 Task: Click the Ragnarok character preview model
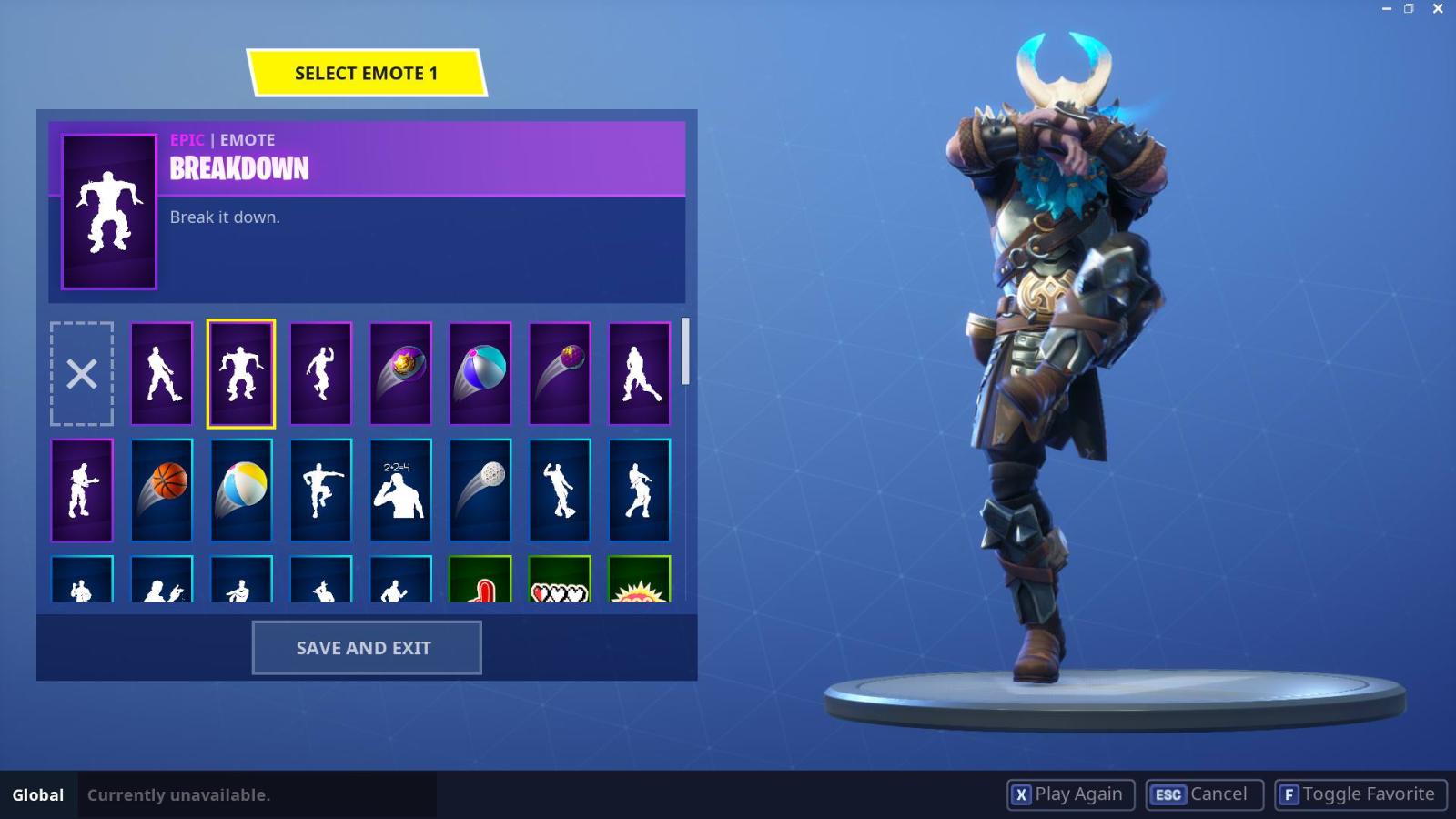[x=1056, y=364]
